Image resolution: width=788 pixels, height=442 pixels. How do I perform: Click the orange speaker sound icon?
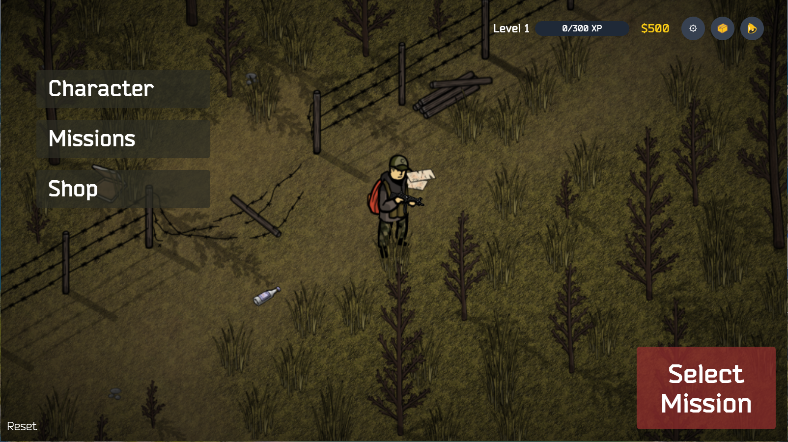point(751,28)
